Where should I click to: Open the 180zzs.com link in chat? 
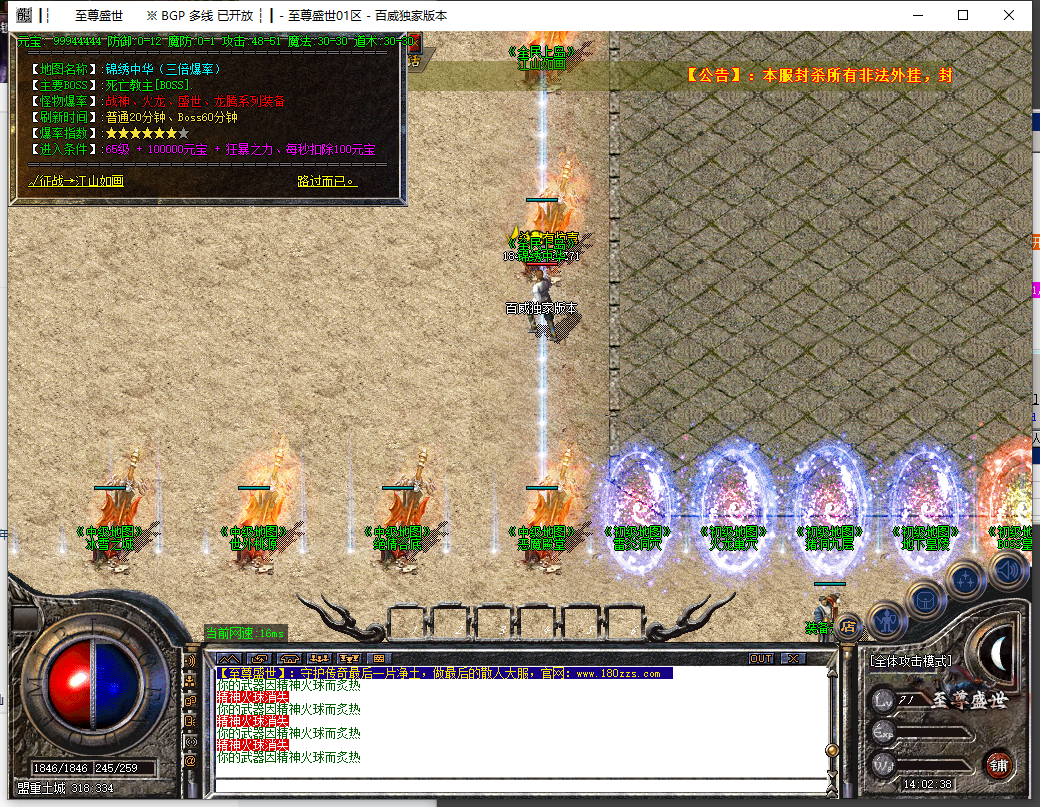617,674
